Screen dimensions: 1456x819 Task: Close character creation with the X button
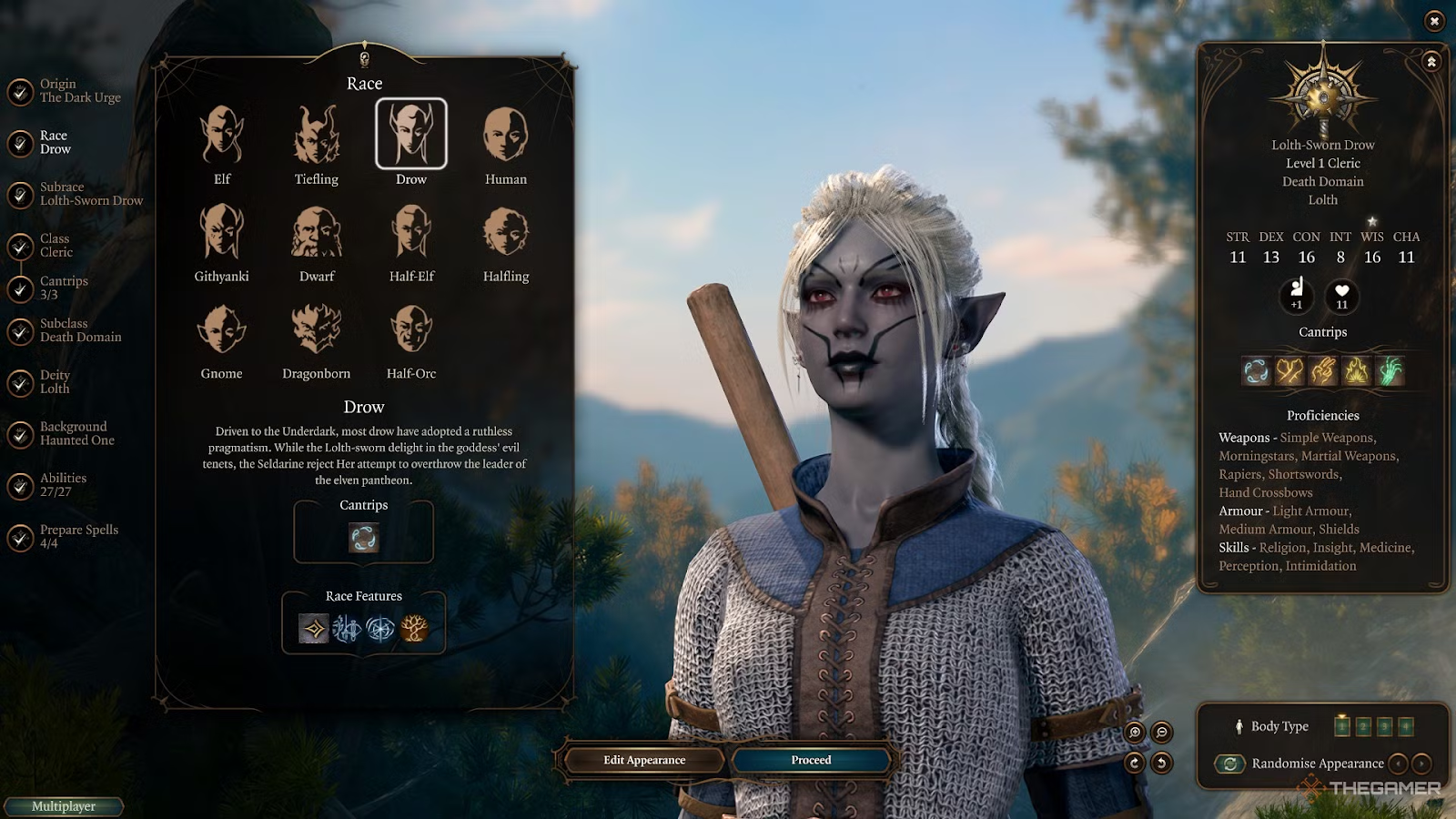[x=1434, y=21]
